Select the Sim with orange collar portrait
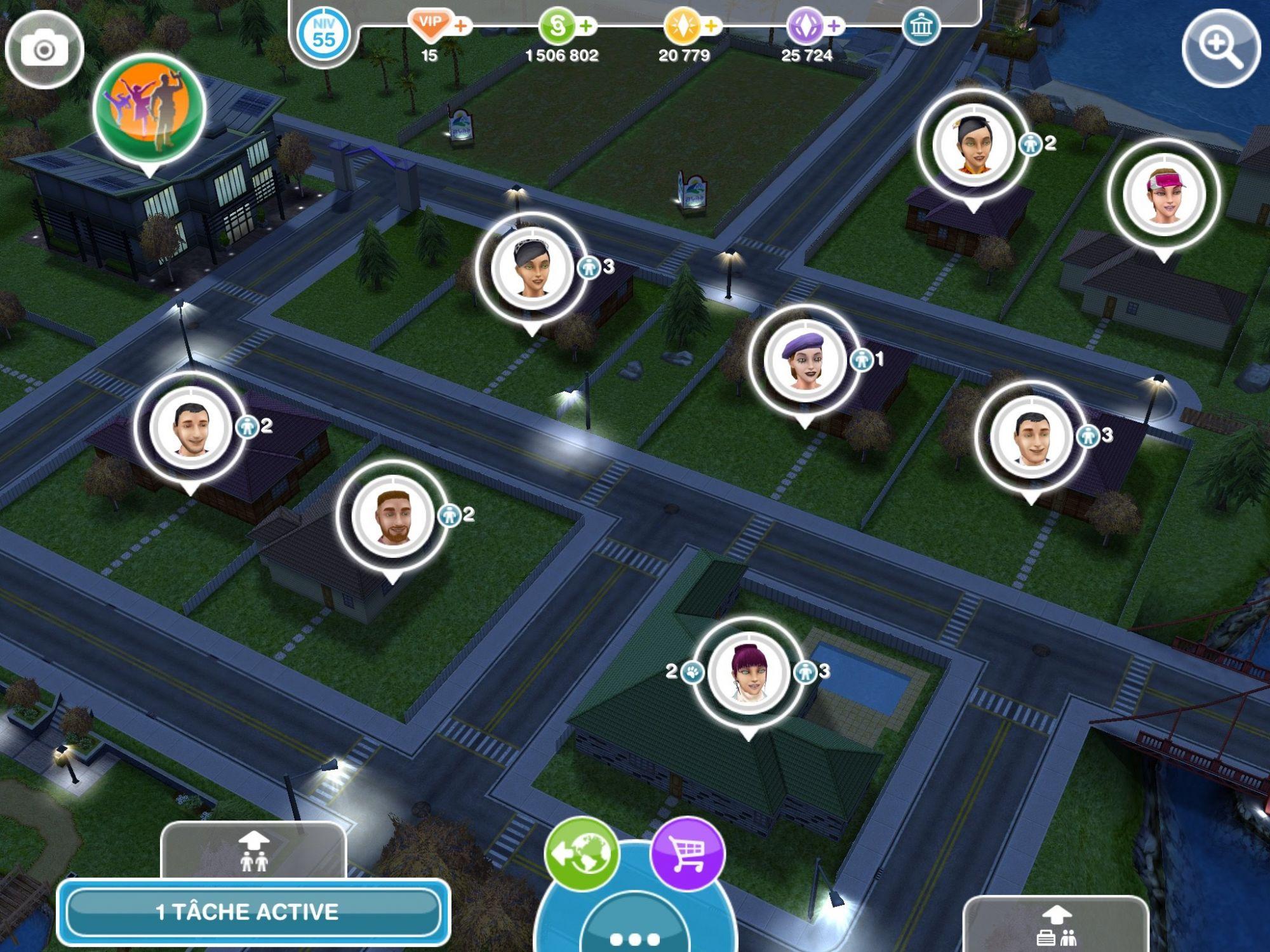 tap(972, 145)
